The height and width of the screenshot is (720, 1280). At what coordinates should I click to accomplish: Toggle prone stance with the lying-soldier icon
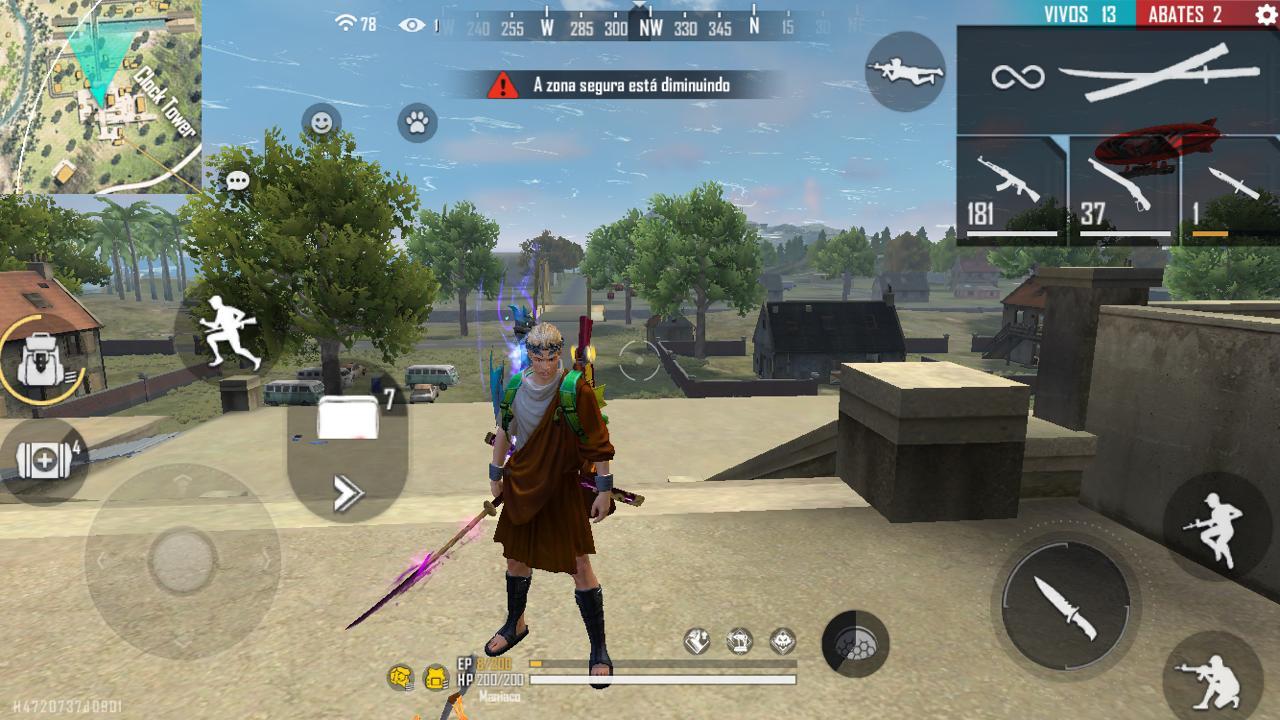click(x=905, y=70)
